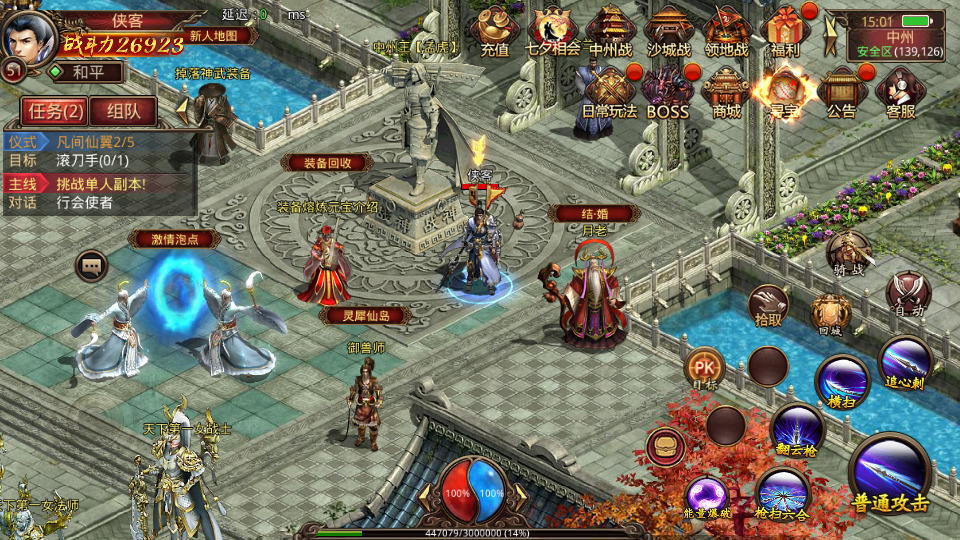Open the 福利 gift box rewards

point(786,30)
